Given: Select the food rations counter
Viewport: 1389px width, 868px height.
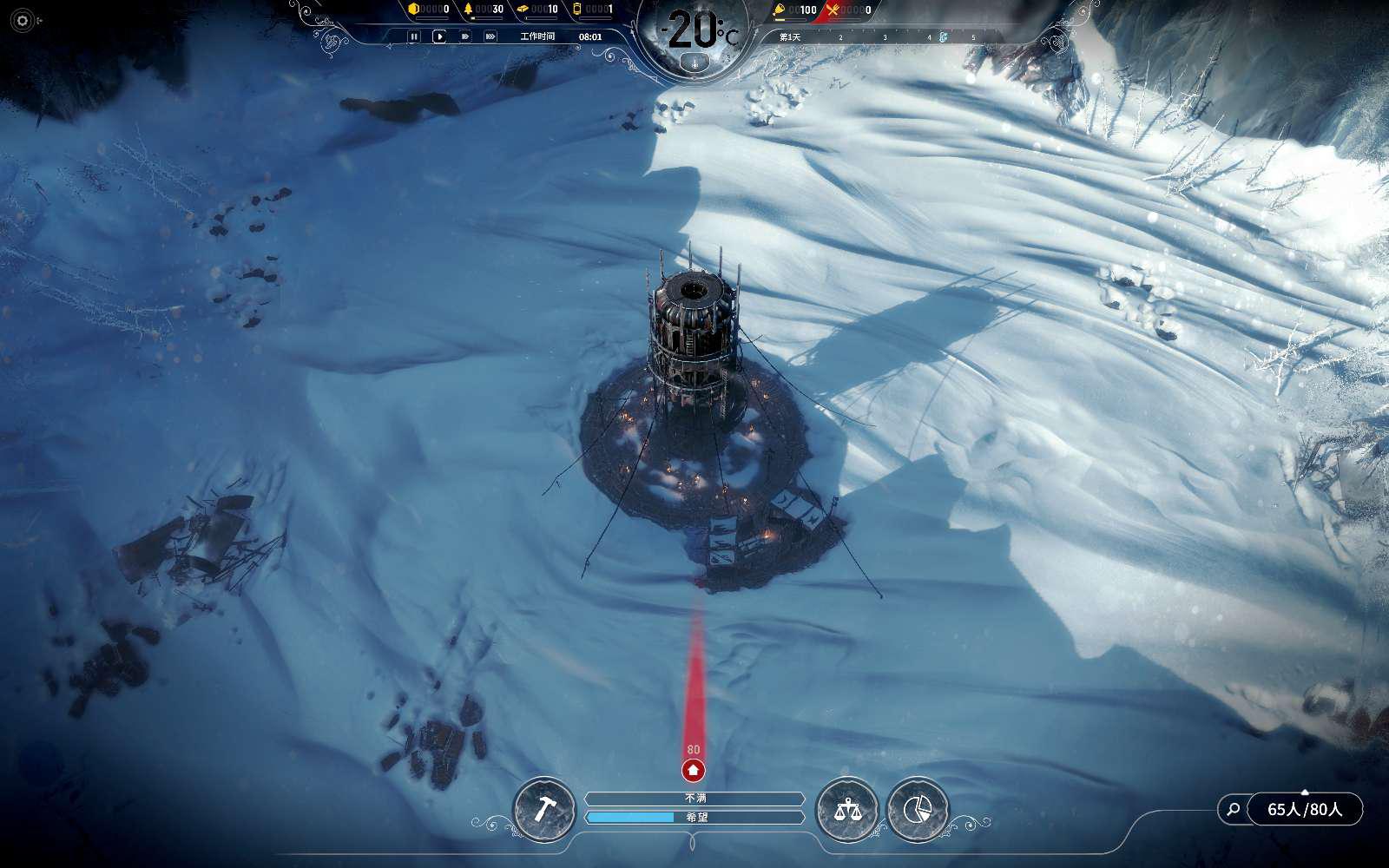Looking at the screenshot, I should click(849, 10).
